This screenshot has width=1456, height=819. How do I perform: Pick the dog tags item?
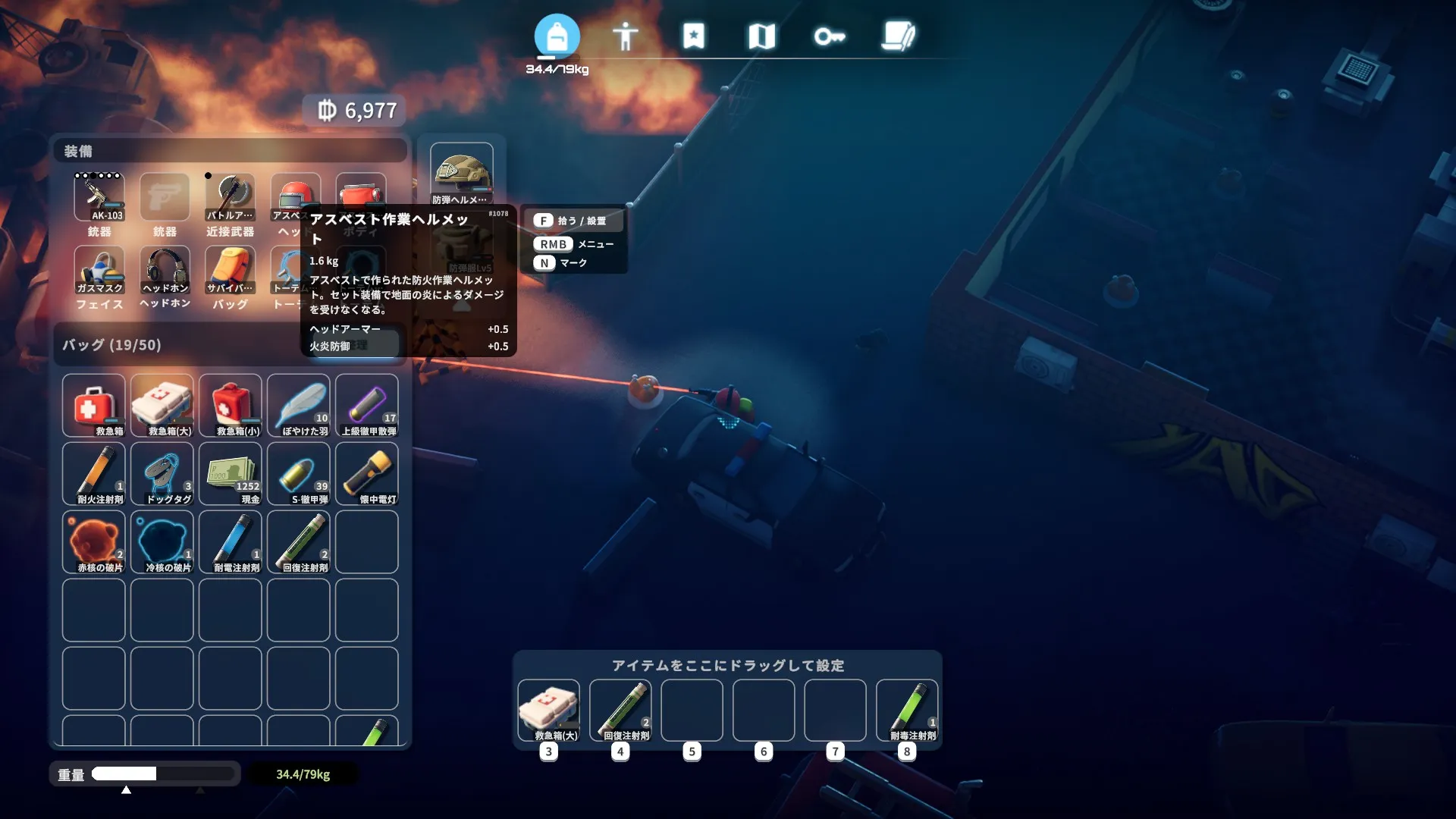point(162,473)
